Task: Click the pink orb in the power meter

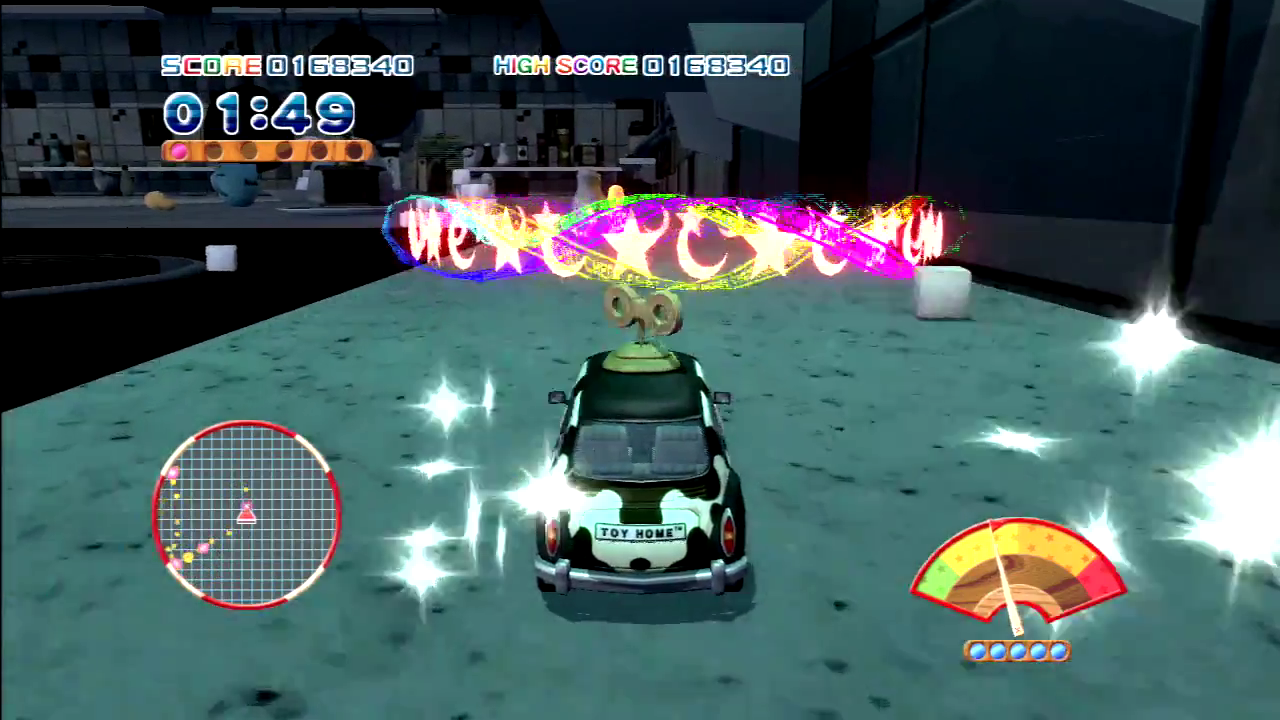Action: (x=179, y=150)
